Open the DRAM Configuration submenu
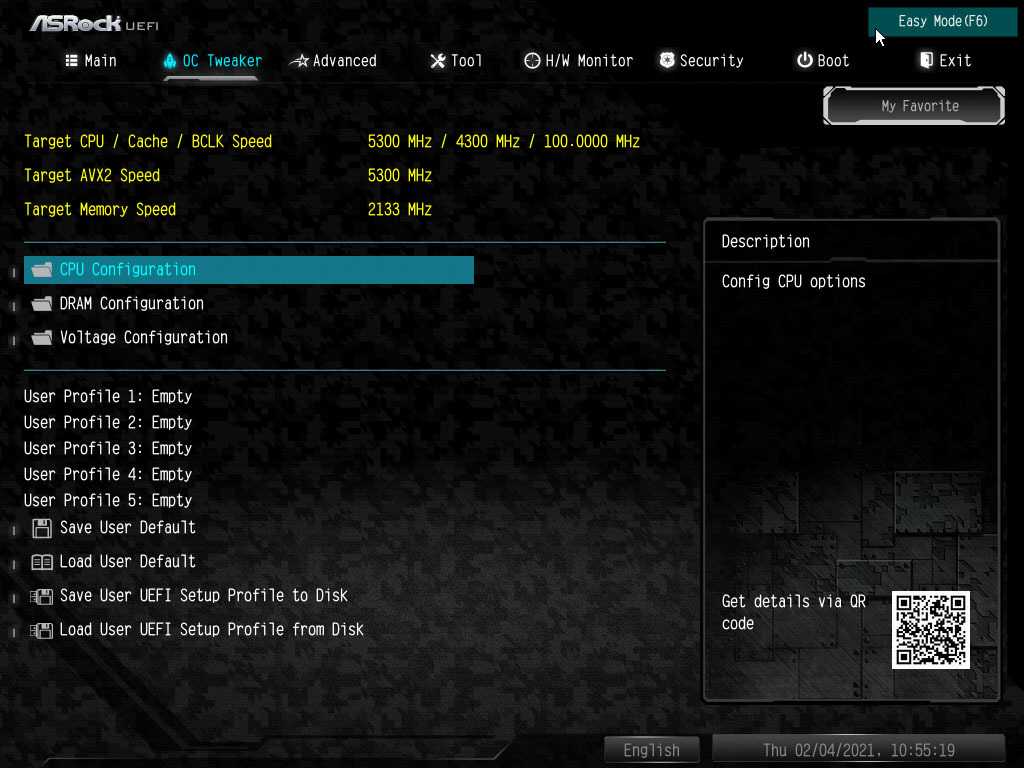This screenshot has height=768, width=1024. pos(131,304)
